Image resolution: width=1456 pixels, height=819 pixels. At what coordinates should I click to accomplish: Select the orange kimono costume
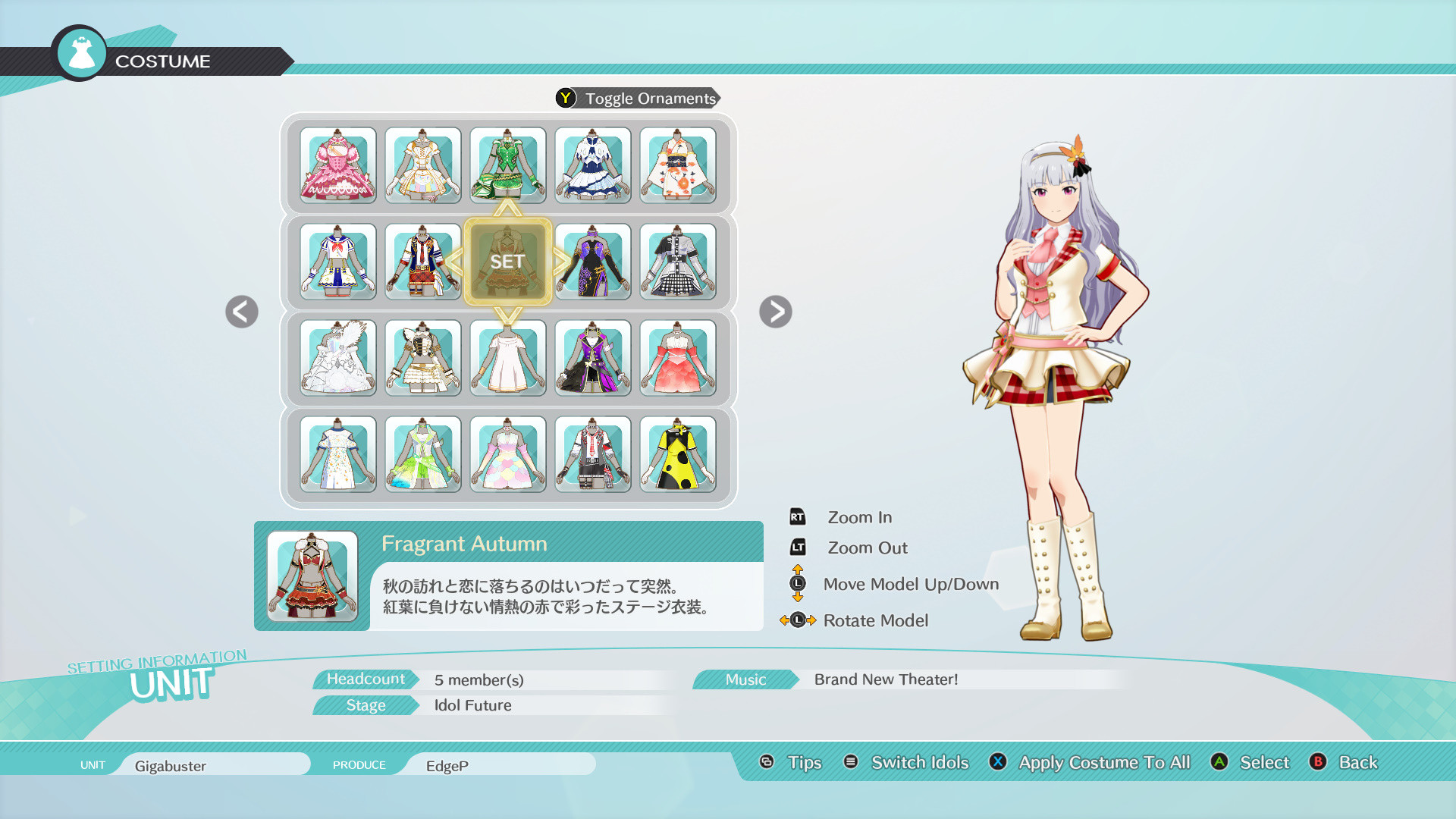(678, 165)
